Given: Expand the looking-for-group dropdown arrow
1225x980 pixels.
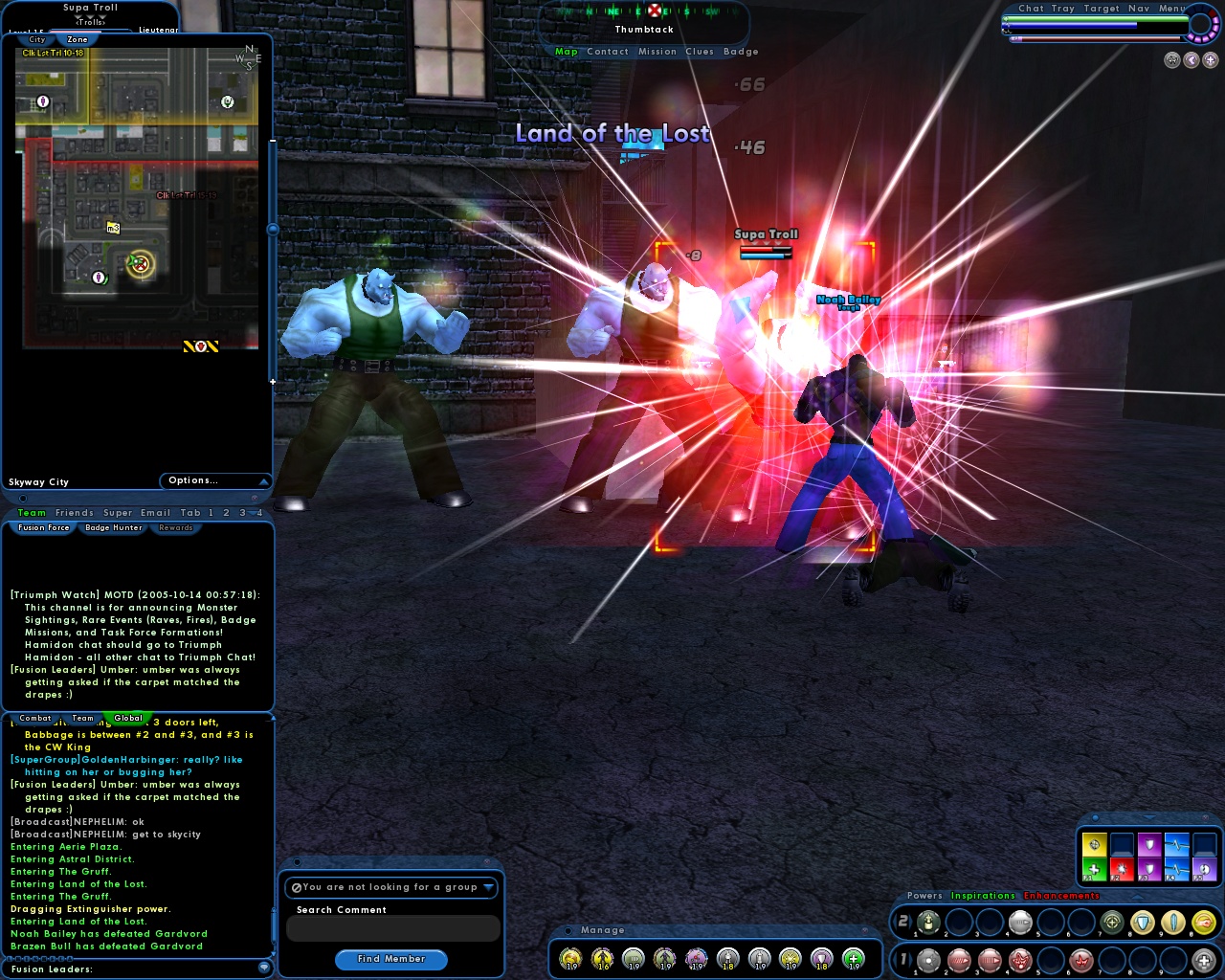Looking at the screenshot, I should click(490, 887).
